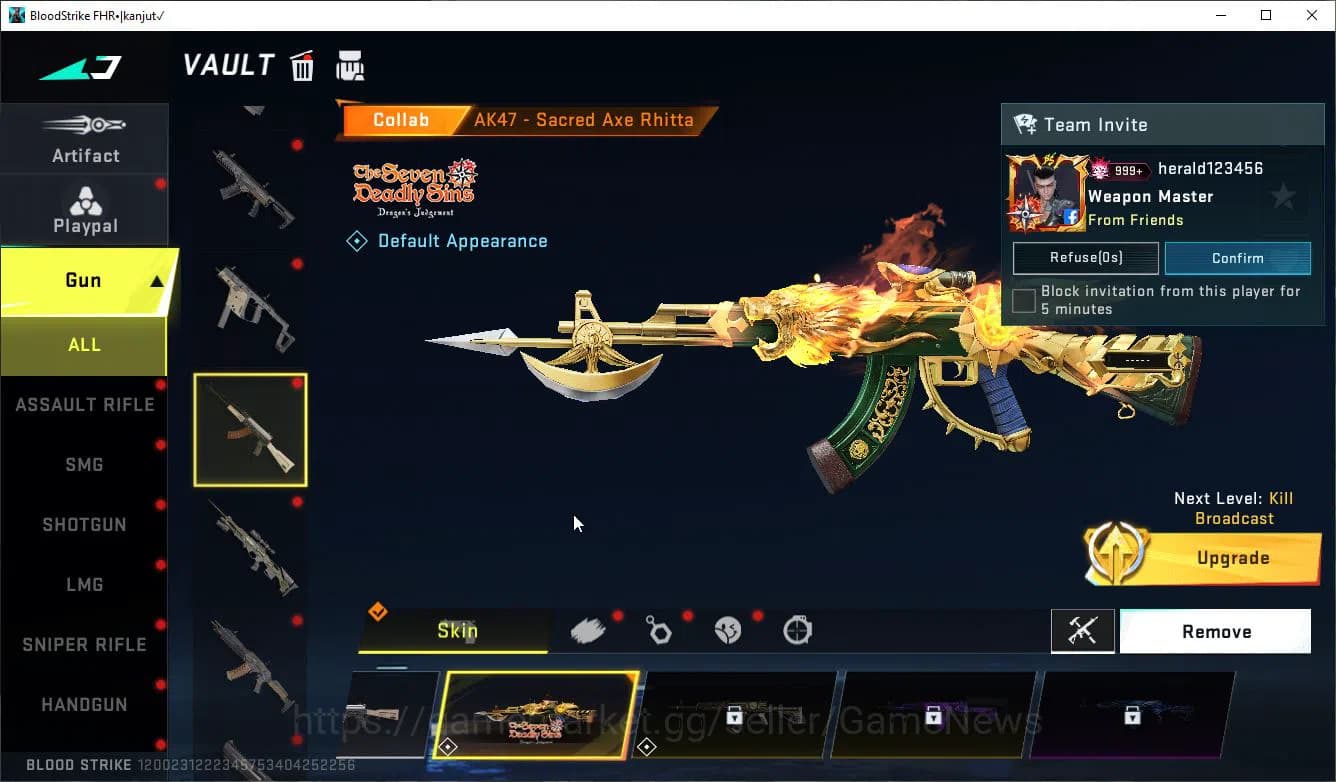Open the recycle bin icon next to trash
The width and height of the screenshot is (1336, 782).
[351, 64]
